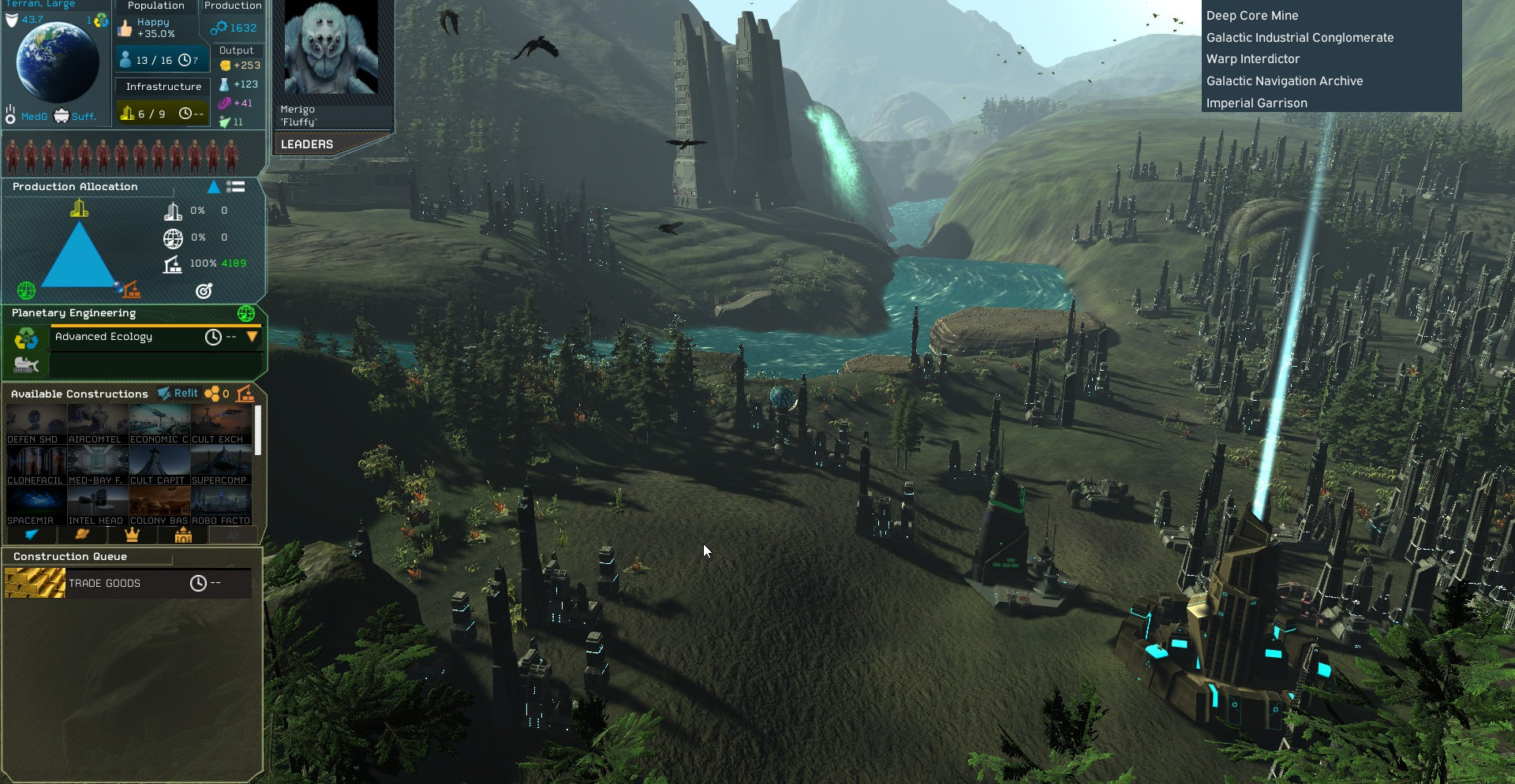Select the recycling Planetary Engineering icon
The image size is (1515, 784).
(x=26, y=338)
